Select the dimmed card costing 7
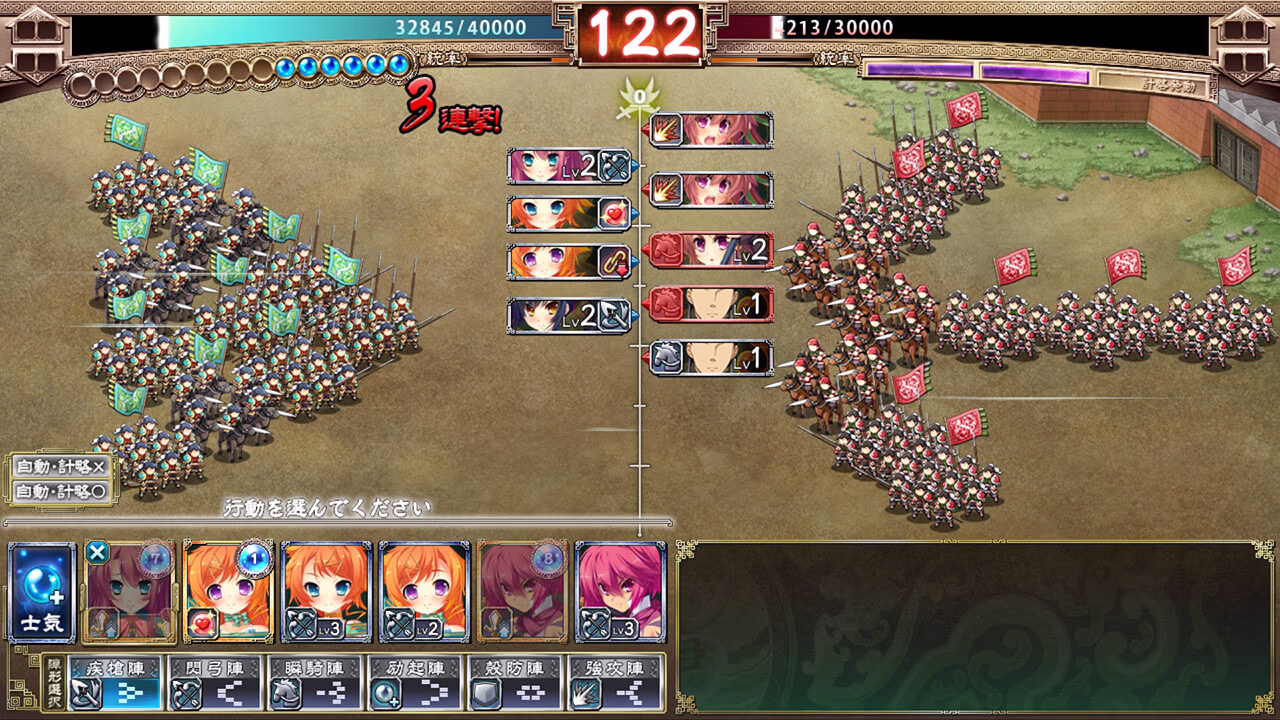 [x=130, y=592]
